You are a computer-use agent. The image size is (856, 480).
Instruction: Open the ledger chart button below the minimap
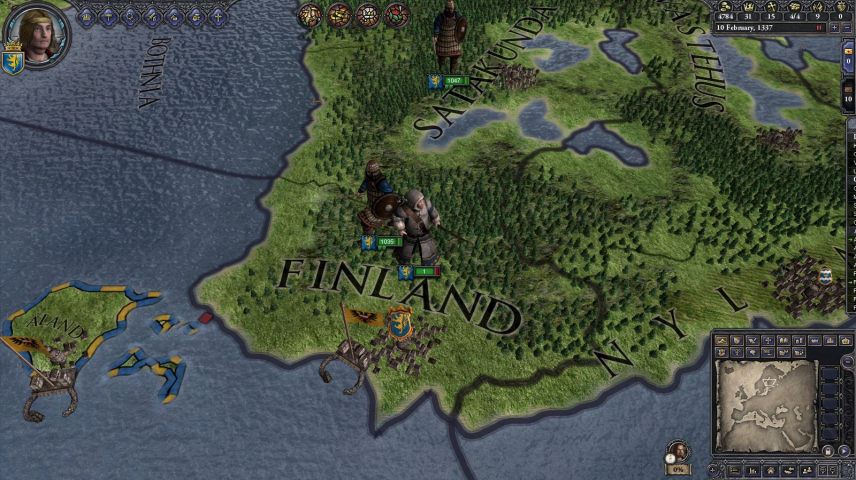[751, 470]
